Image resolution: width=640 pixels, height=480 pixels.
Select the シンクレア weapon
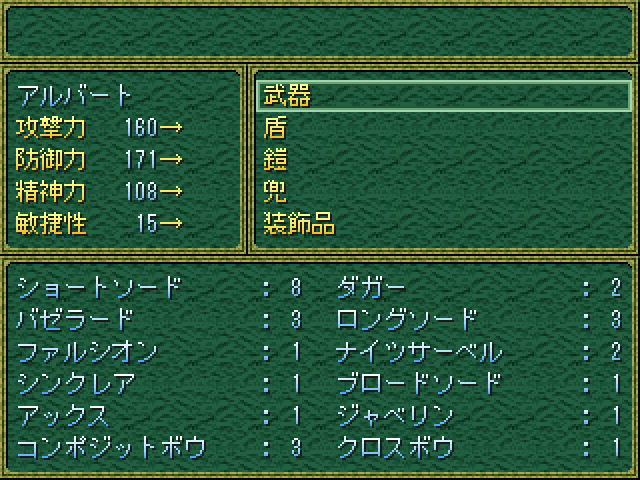coord(76,384)
